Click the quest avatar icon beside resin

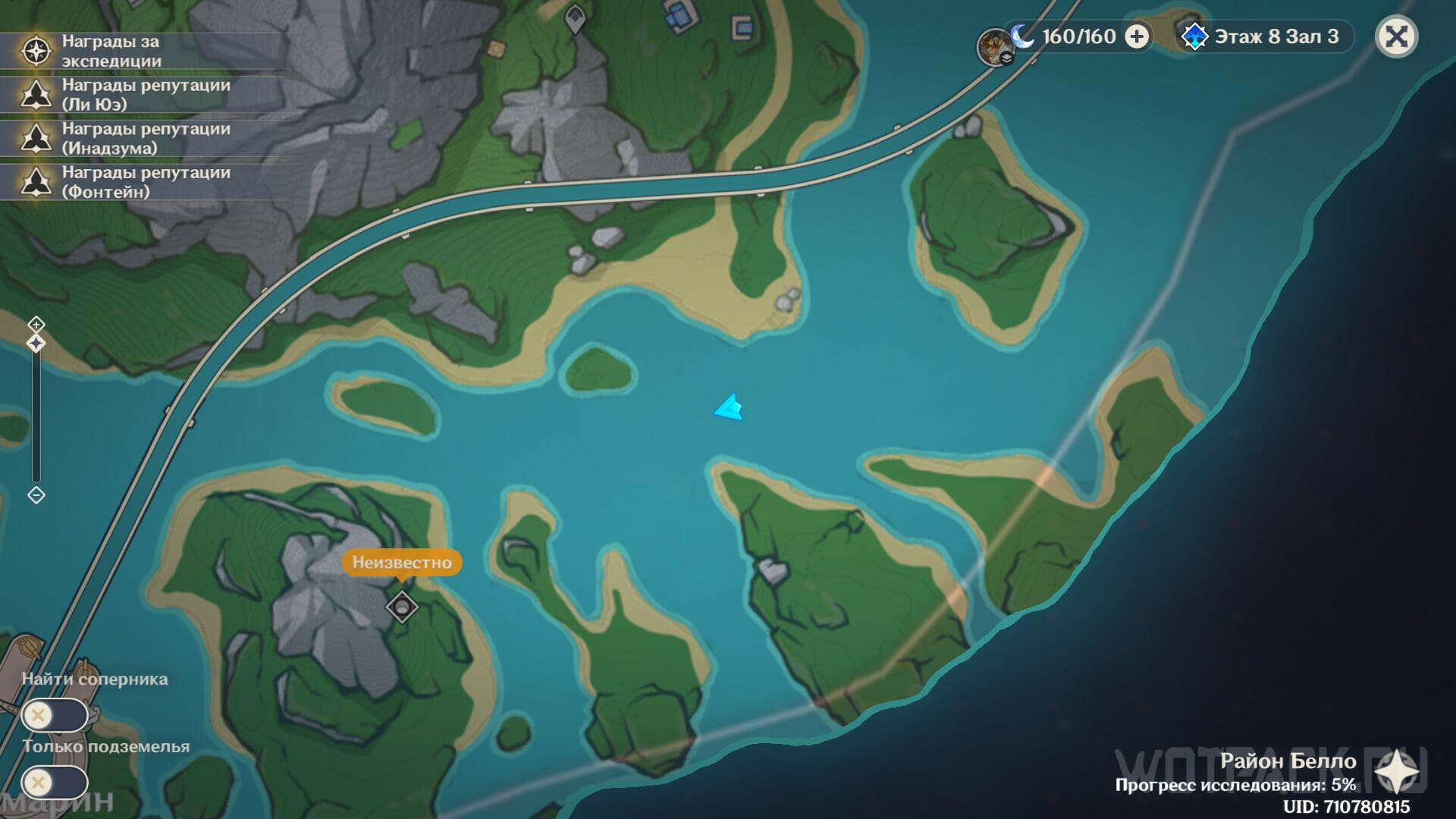tap(994, 45)
